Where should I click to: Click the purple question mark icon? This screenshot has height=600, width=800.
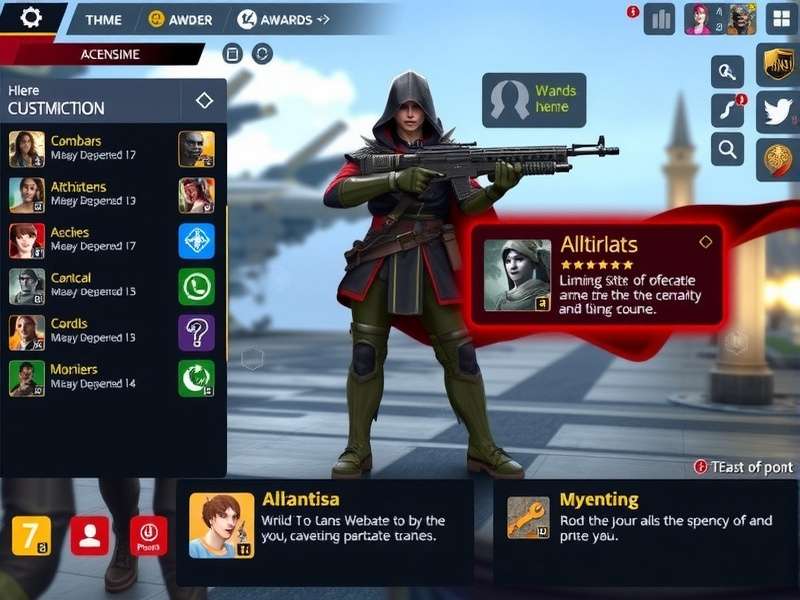(x=196, y=332)
